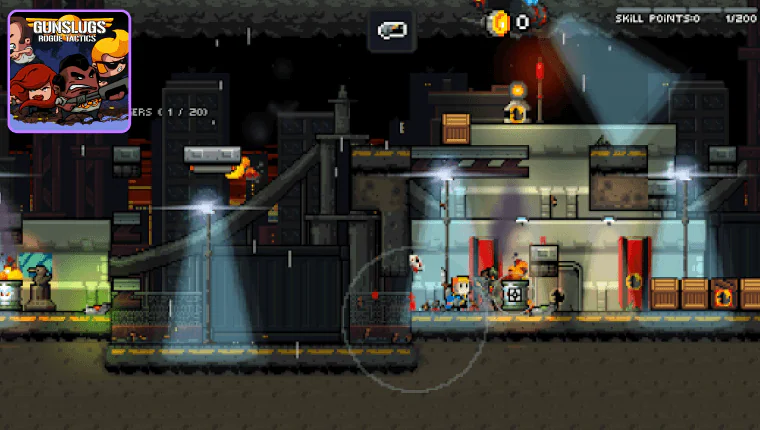Select the weapon icon at top center
The image size is (760, 430).
point(391,31)
